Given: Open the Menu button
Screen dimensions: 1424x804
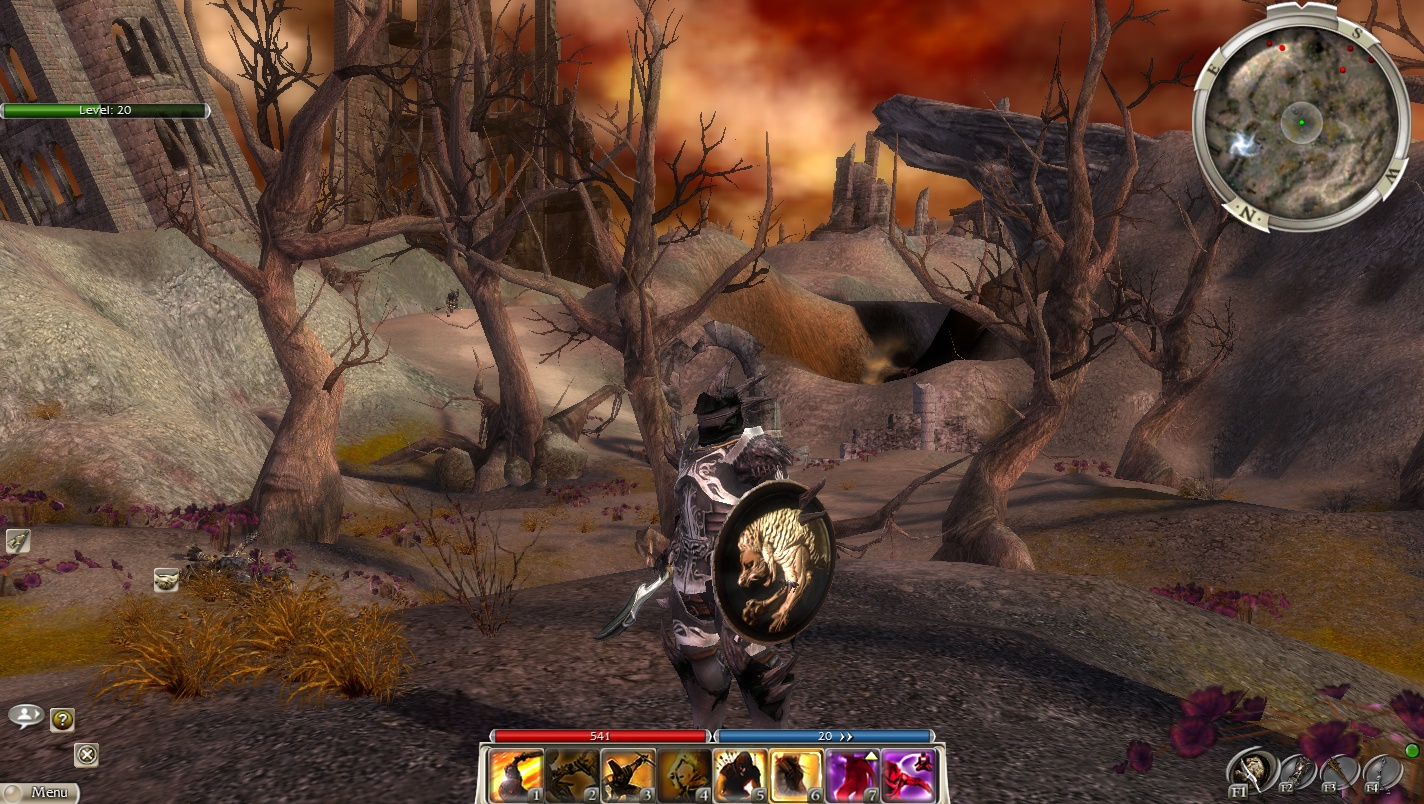Looking at the screenshot, I should [40, 793].
